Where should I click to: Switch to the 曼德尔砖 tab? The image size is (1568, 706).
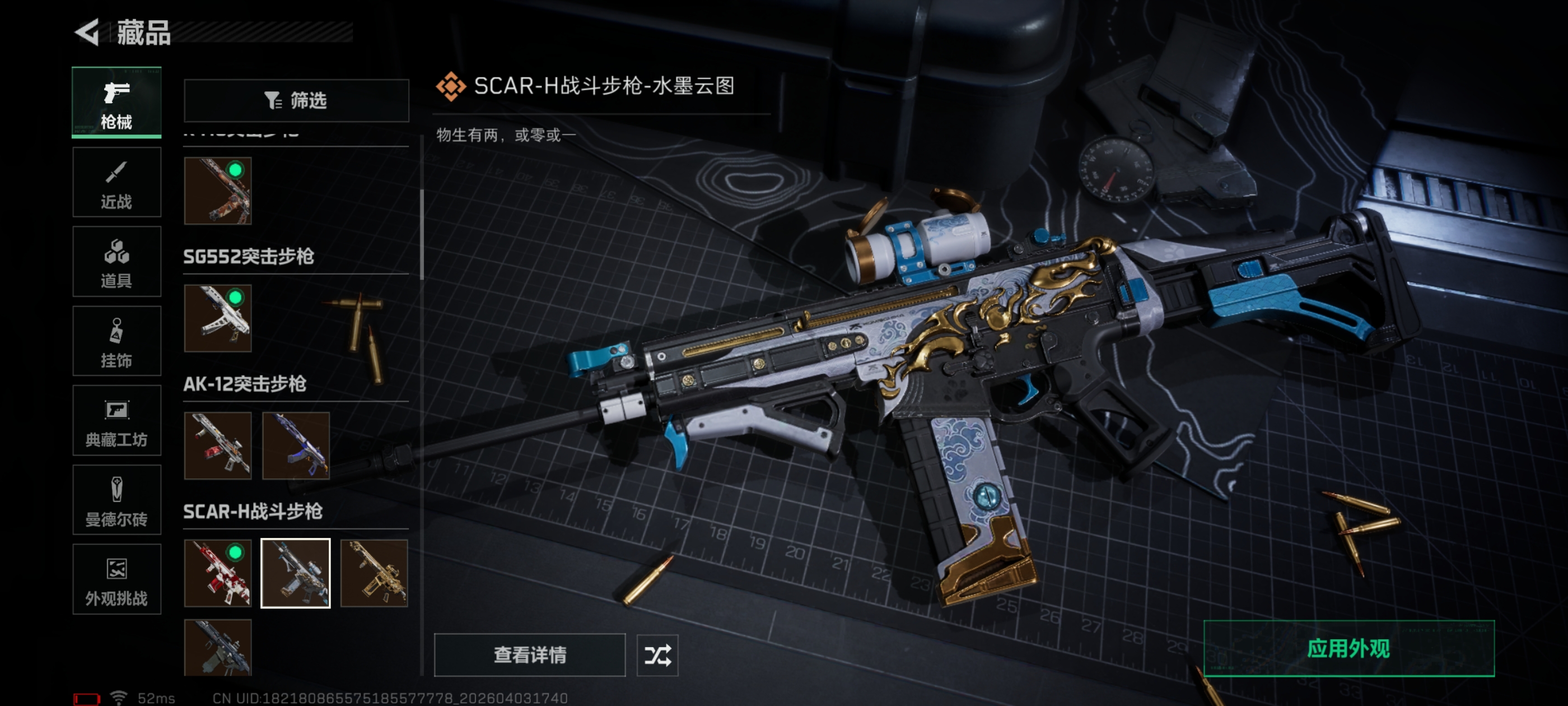coord(116,500)
